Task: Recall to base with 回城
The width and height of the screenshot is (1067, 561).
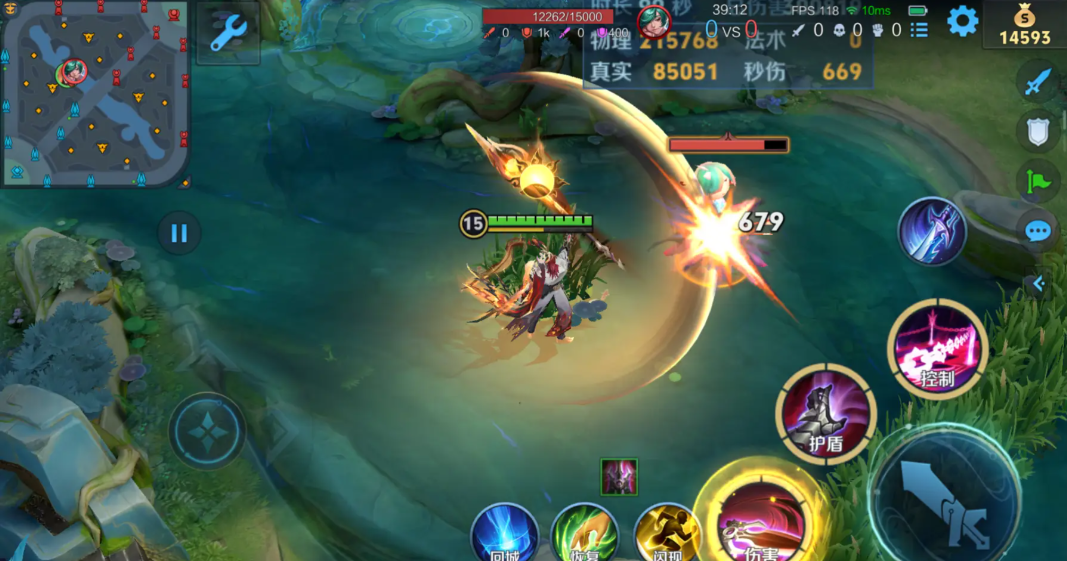Action: click(505, 534)
